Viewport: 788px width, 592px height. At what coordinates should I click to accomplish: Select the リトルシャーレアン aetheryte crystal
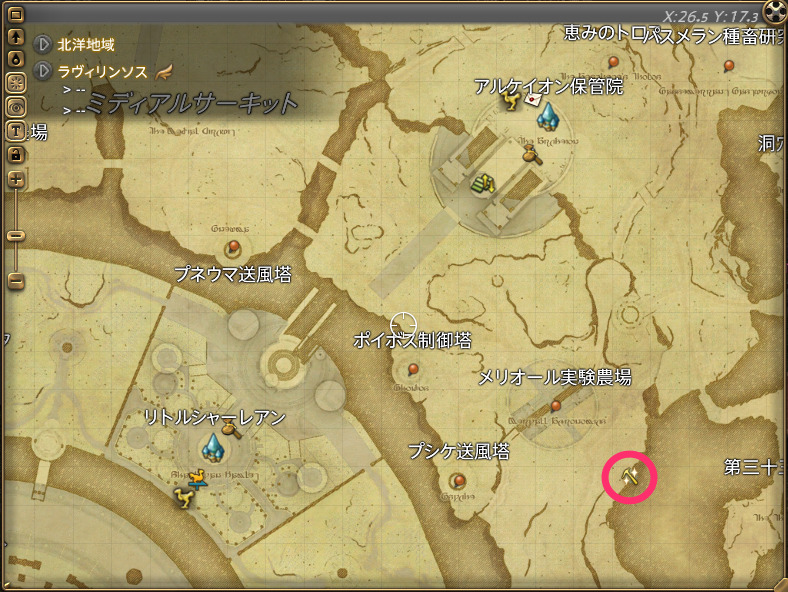pyautogui.click(x=213, y=445)
